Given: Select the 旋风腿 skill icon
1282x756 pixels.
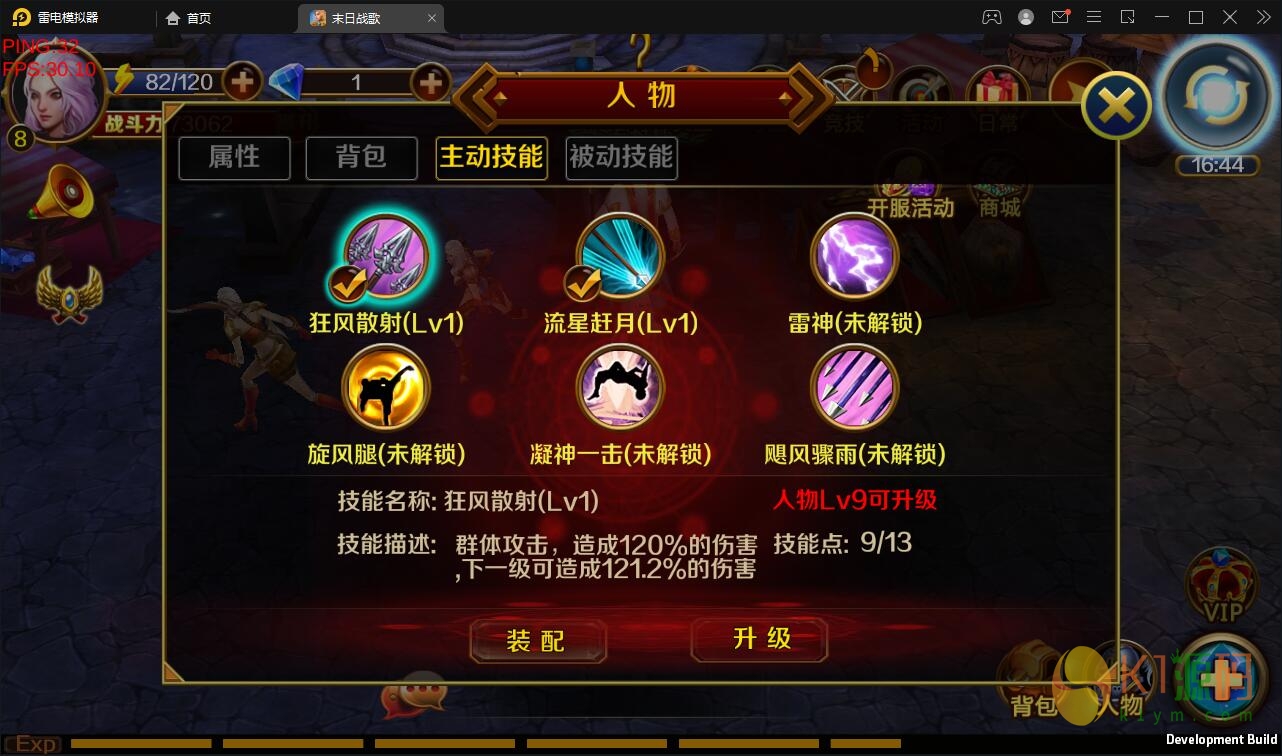Looking at the screenshot, I should (x=385, y=388).
